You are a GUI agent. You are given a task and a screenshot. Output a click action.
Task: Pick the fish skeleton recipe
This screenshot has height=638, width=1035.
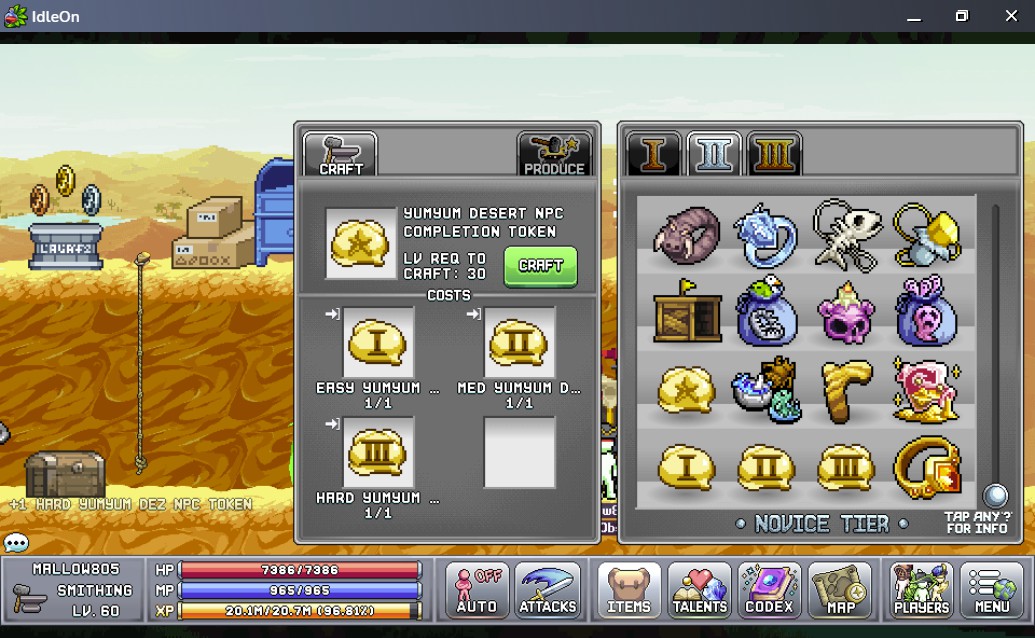(x=846, y=234)
